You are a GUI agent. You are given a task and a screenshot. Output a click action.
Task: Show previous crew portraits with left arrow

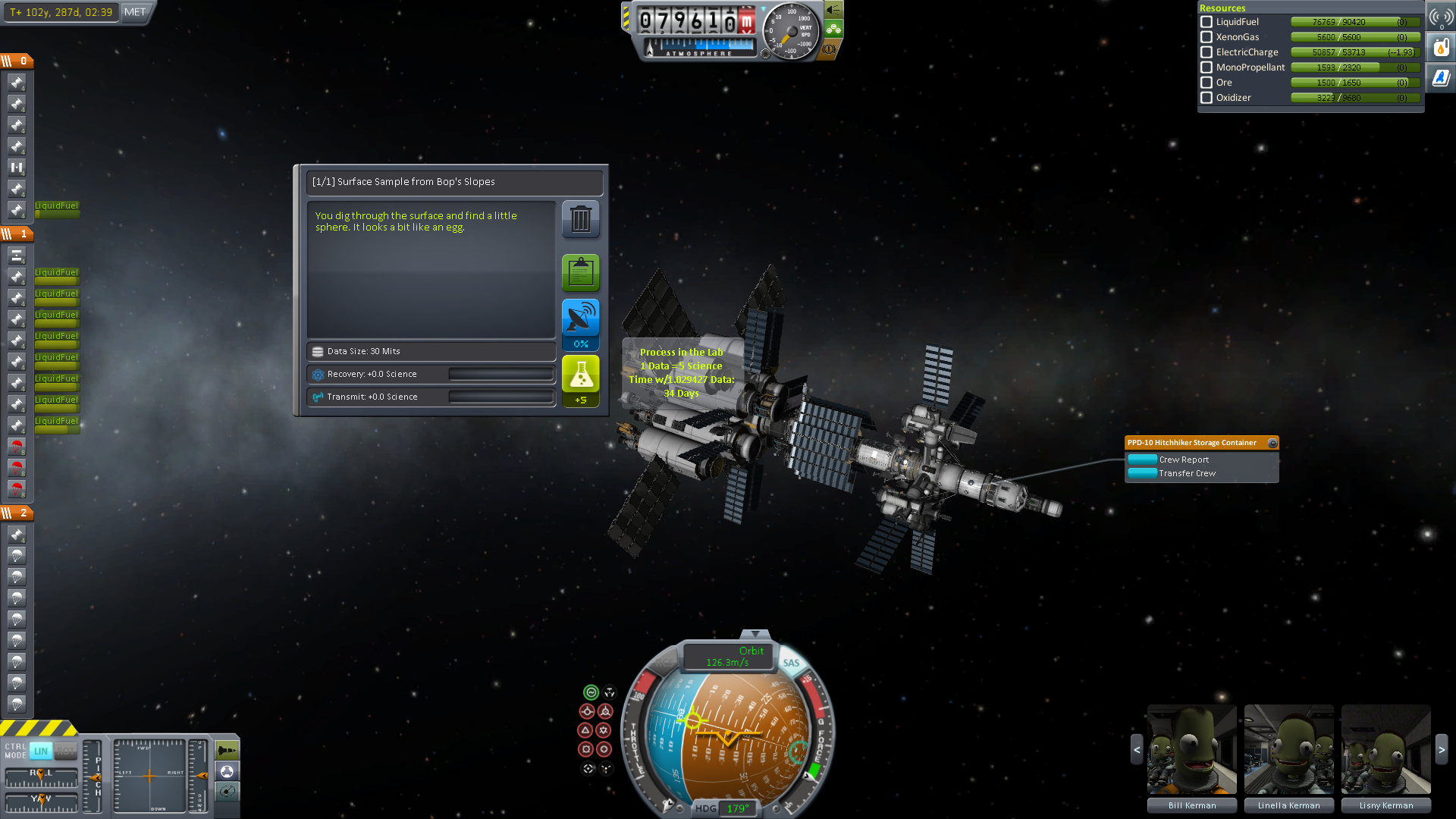point(1137,749)
